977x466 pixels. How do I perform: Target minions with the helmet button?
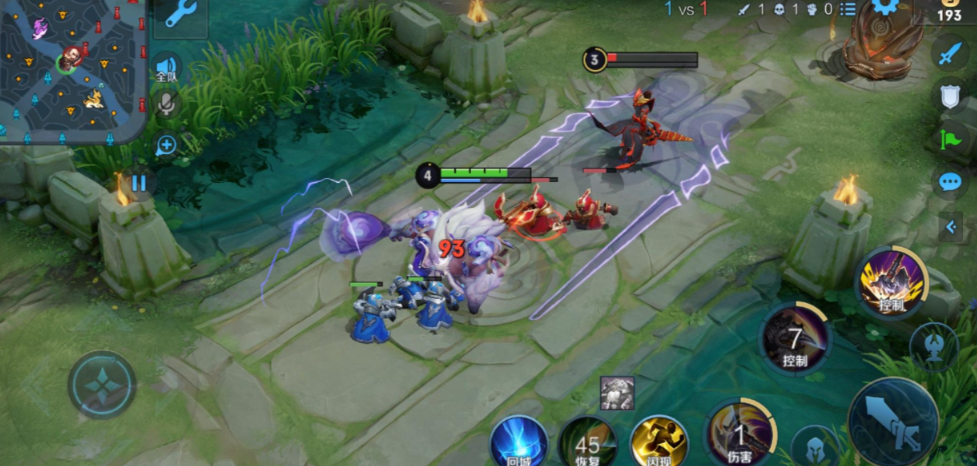click(814, 446)
